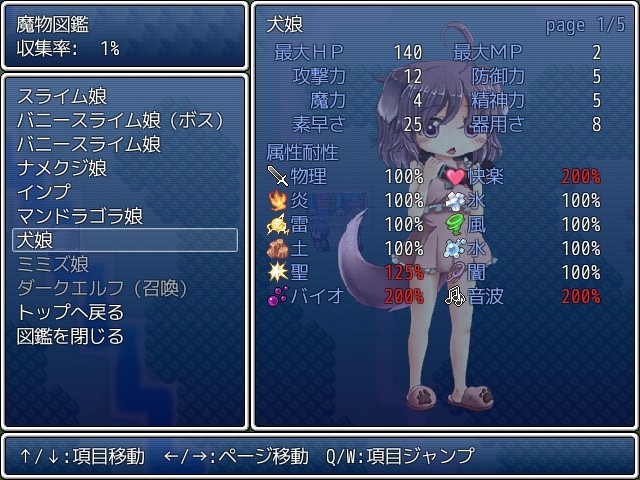Select ダークエルフ（召喚） entry
The height and width of the screenshot is (480, 640).
point(103,288)
